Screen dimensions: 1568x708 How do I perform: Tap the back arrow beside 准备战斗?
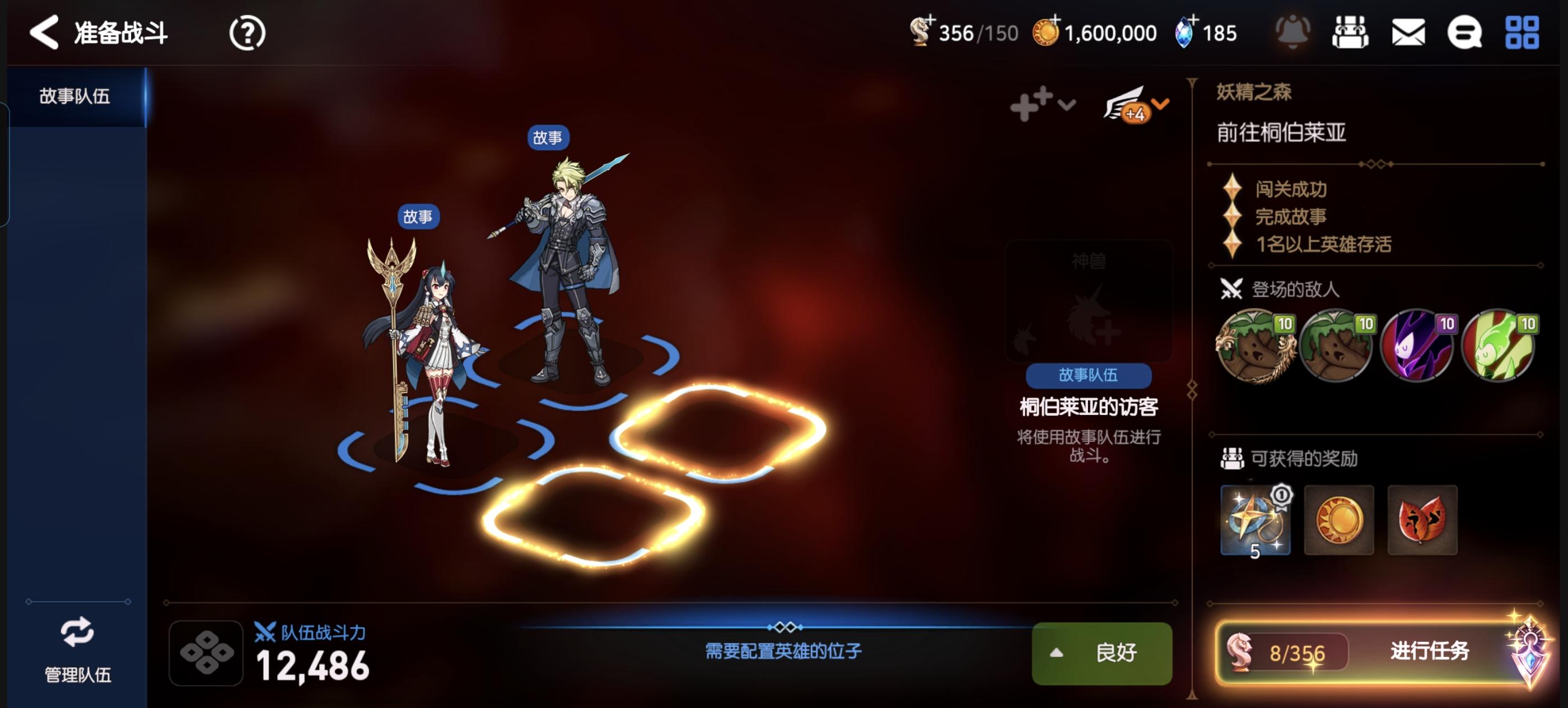click(43, 32)
